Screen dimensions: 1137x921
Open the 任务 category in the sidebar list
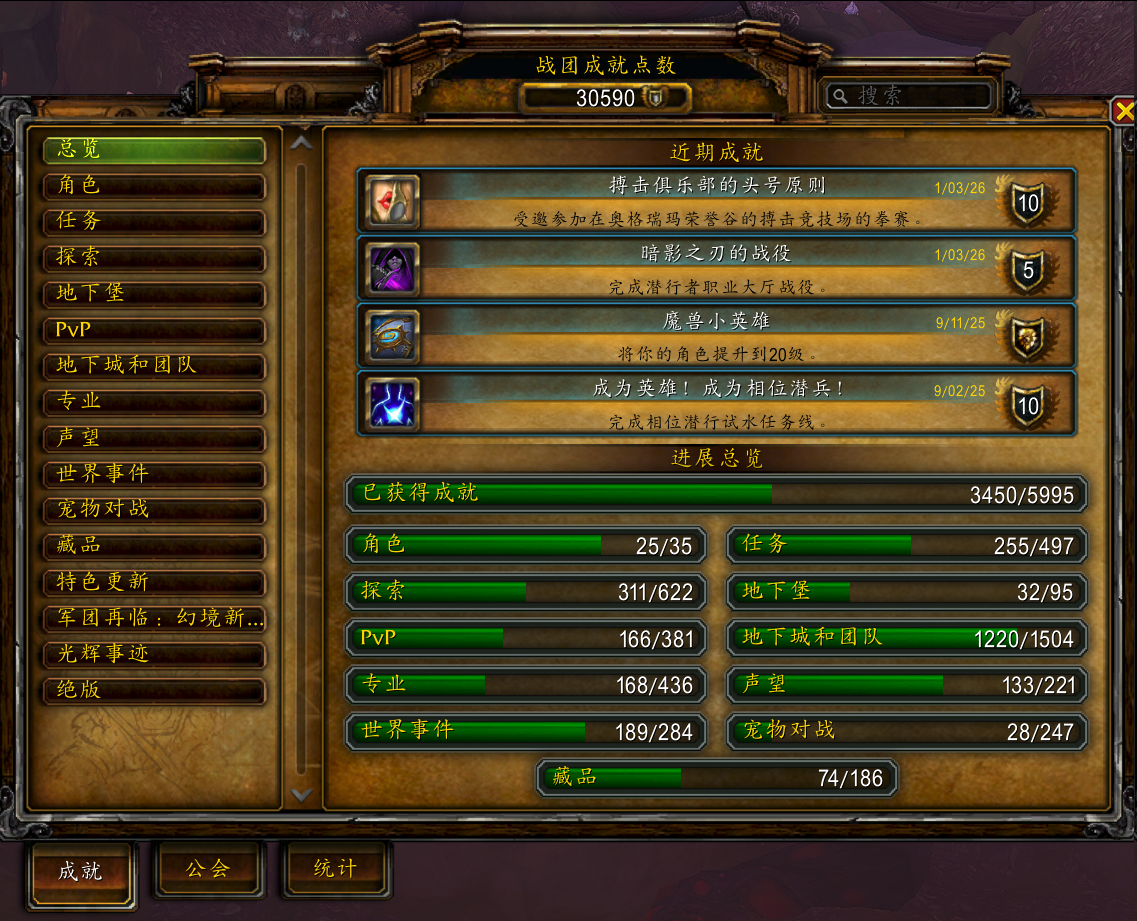coord(153,222)
